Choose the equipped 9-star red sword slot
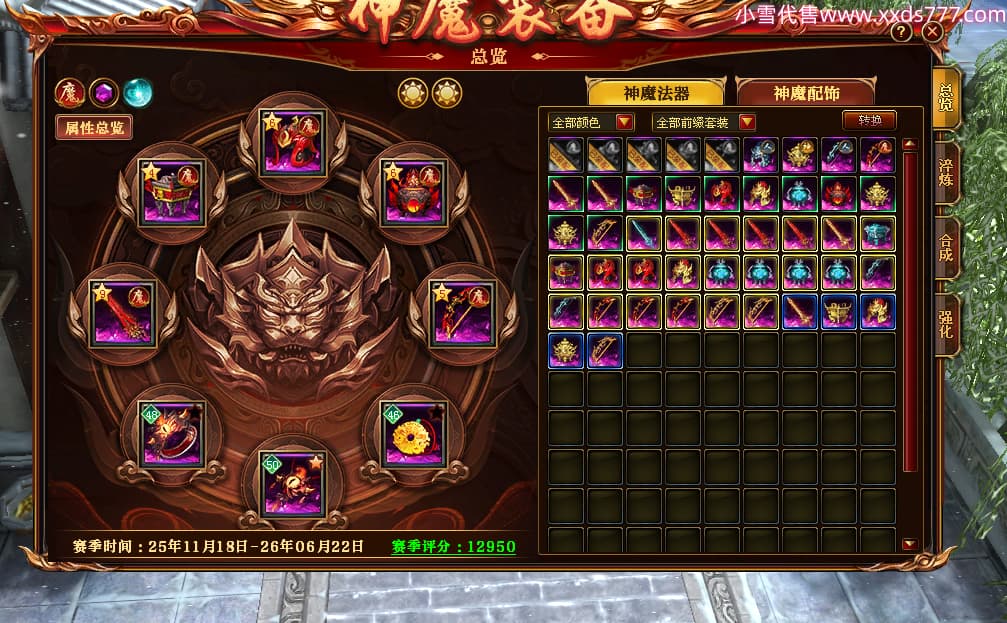This screenshot has width=1007, height=623. pos(122,314)
